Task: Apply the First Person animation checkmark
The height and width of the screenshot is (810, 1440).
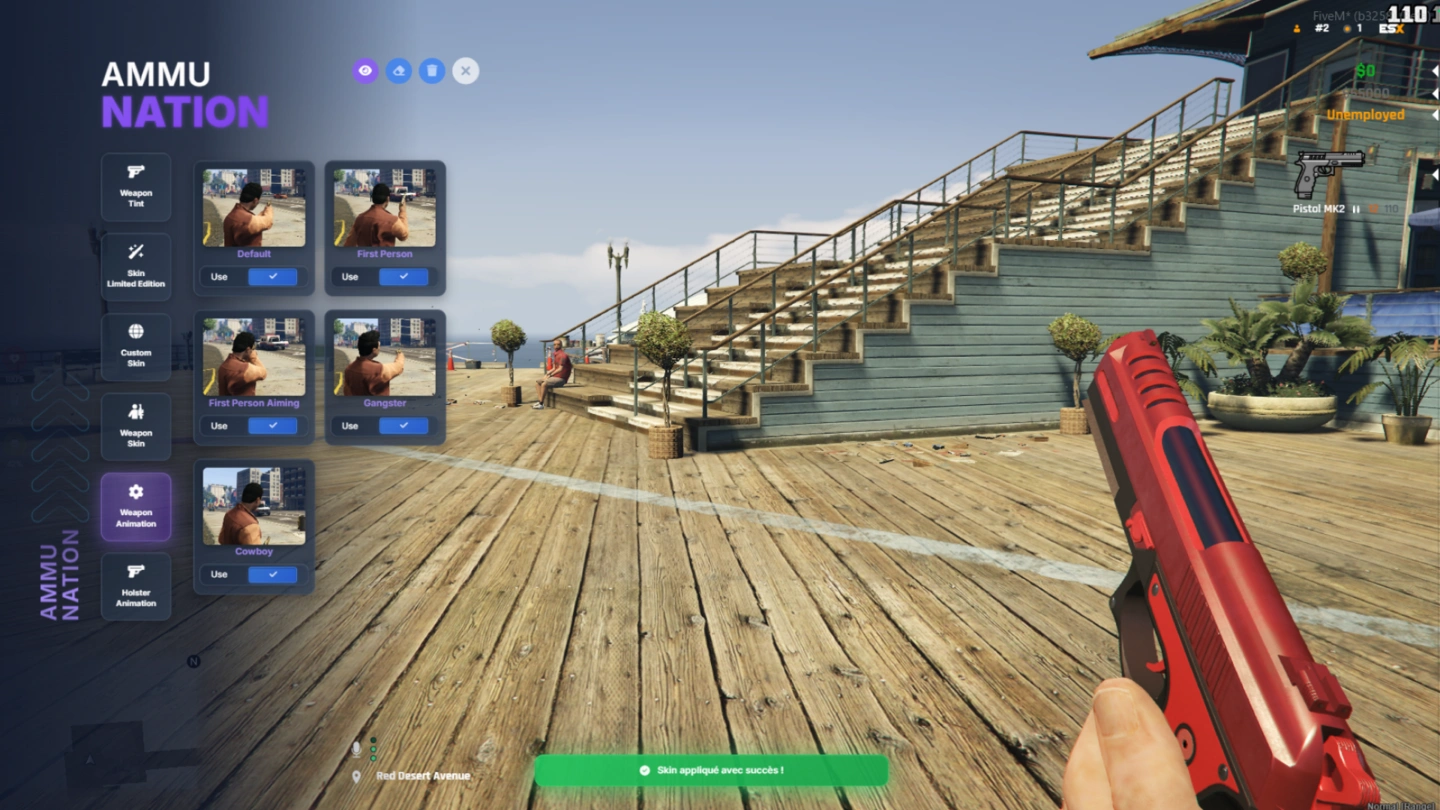Action: 403,277
